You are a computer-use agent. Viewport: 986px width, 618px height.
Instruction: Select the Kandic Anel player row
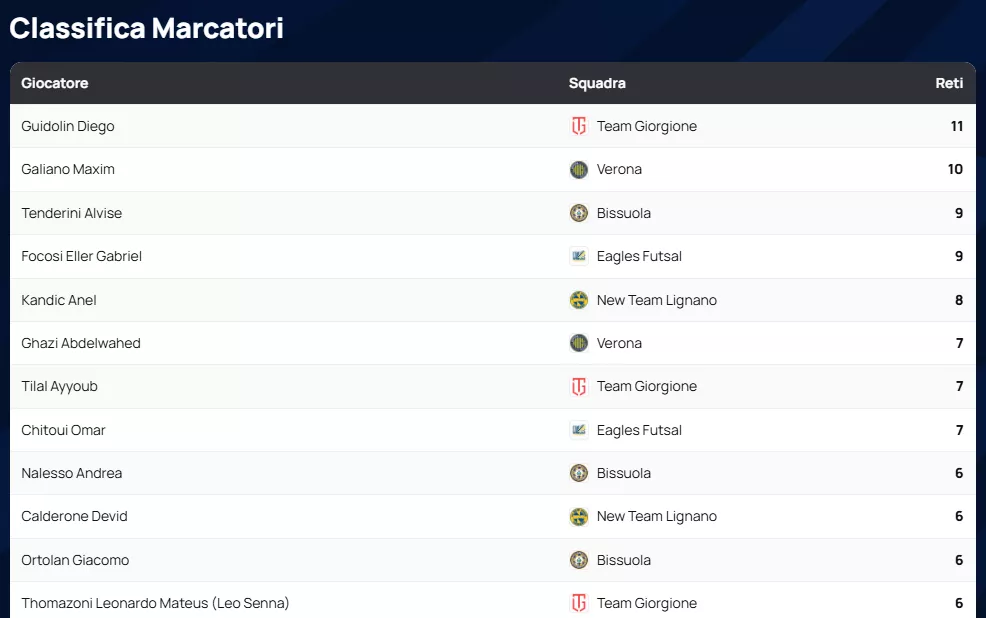59,300
